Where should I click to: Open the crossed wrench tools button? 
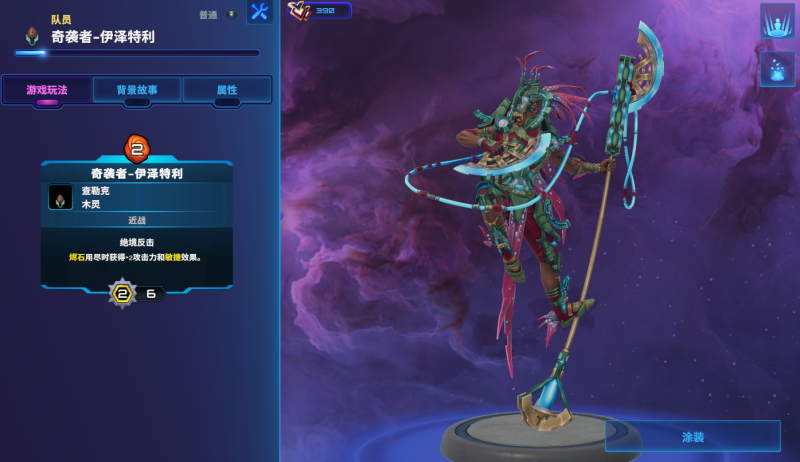[x=259, y=12]
